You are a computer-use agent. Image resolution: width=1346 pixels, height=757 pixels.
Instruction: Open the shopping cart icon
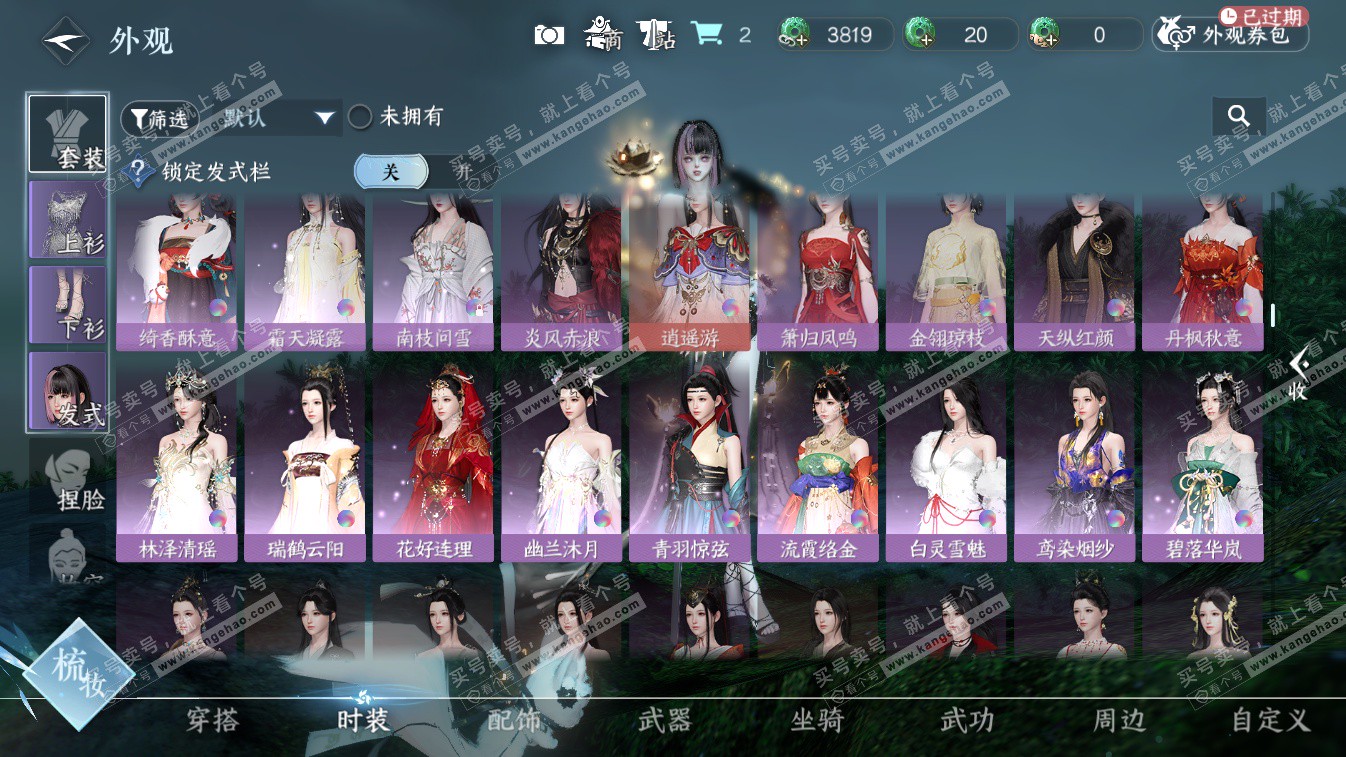coord(707,35)
